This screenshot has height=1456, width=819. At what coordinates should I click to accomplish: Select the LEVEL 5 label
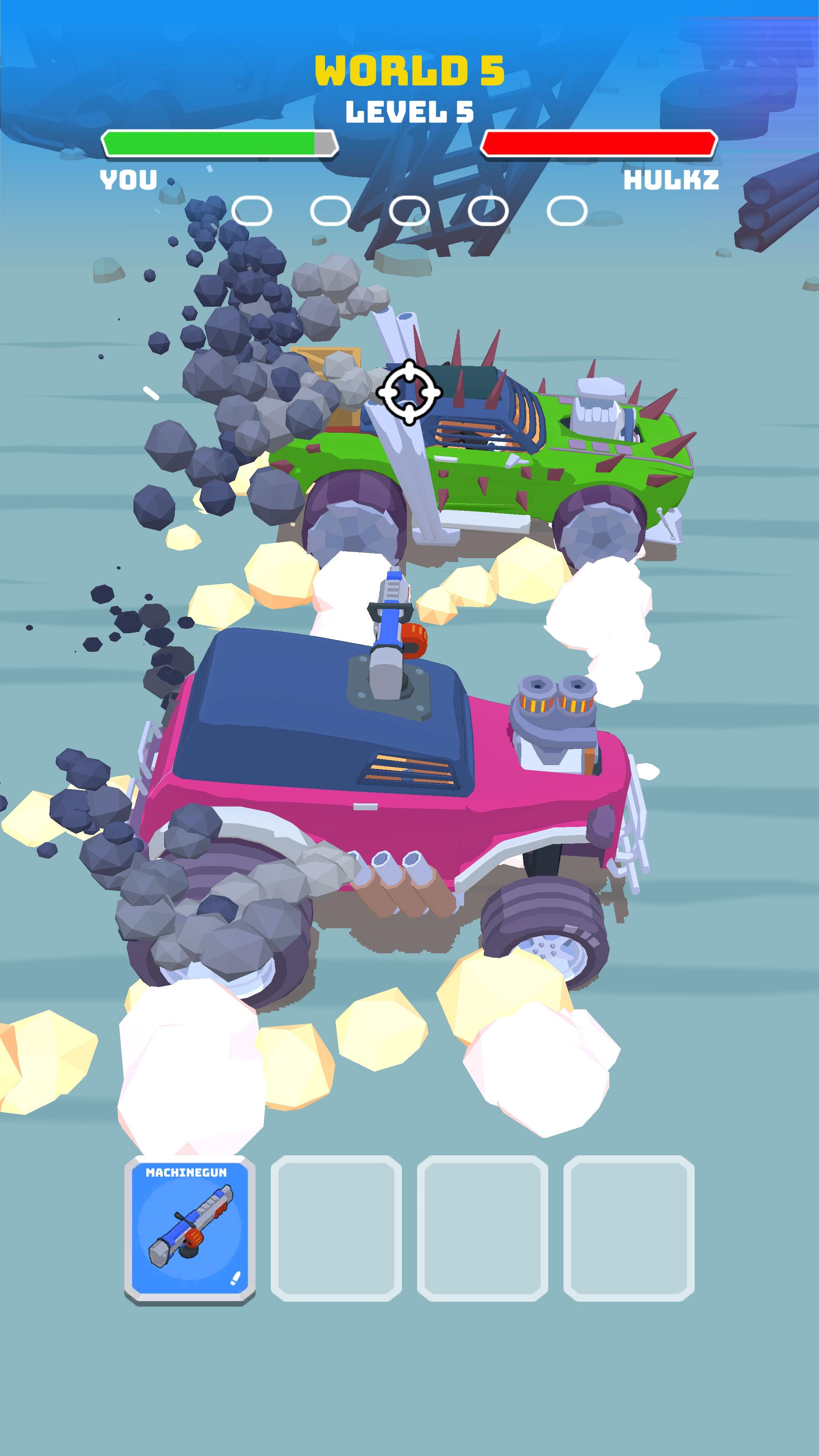coord(409,112)
